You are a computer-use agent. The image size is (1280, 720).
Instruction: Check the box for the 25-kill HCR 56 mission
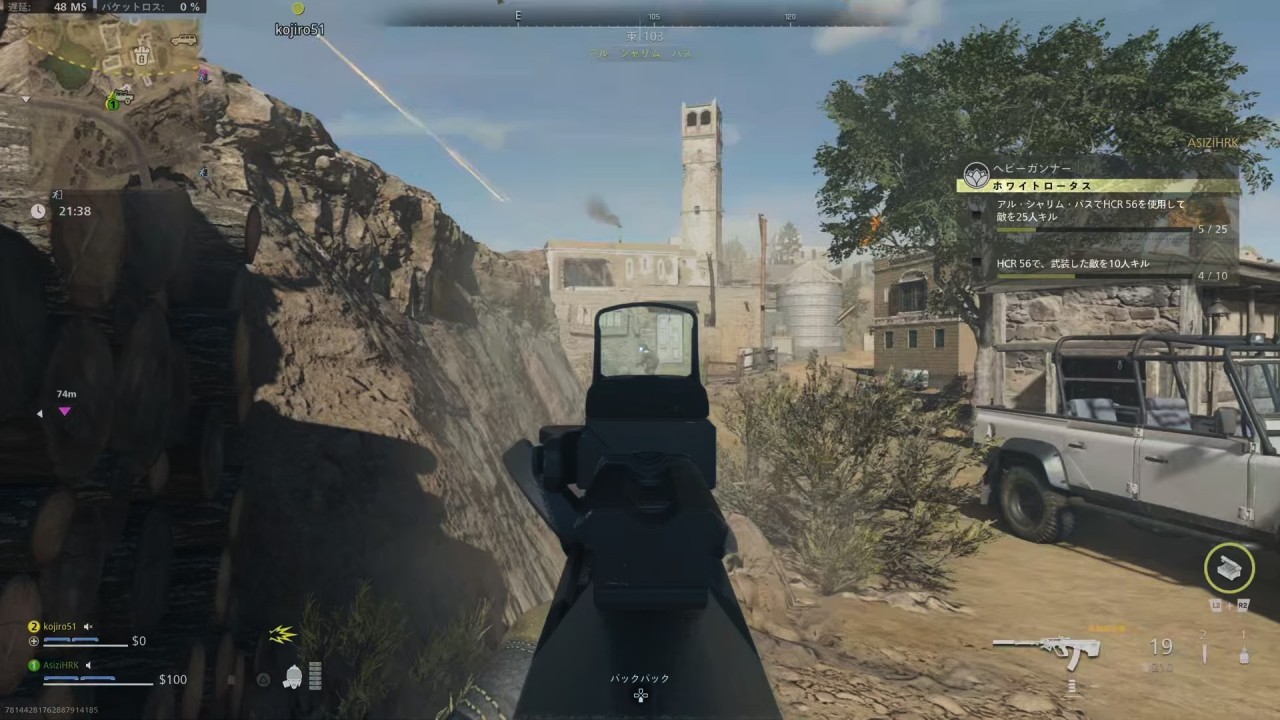click(977, 214)
